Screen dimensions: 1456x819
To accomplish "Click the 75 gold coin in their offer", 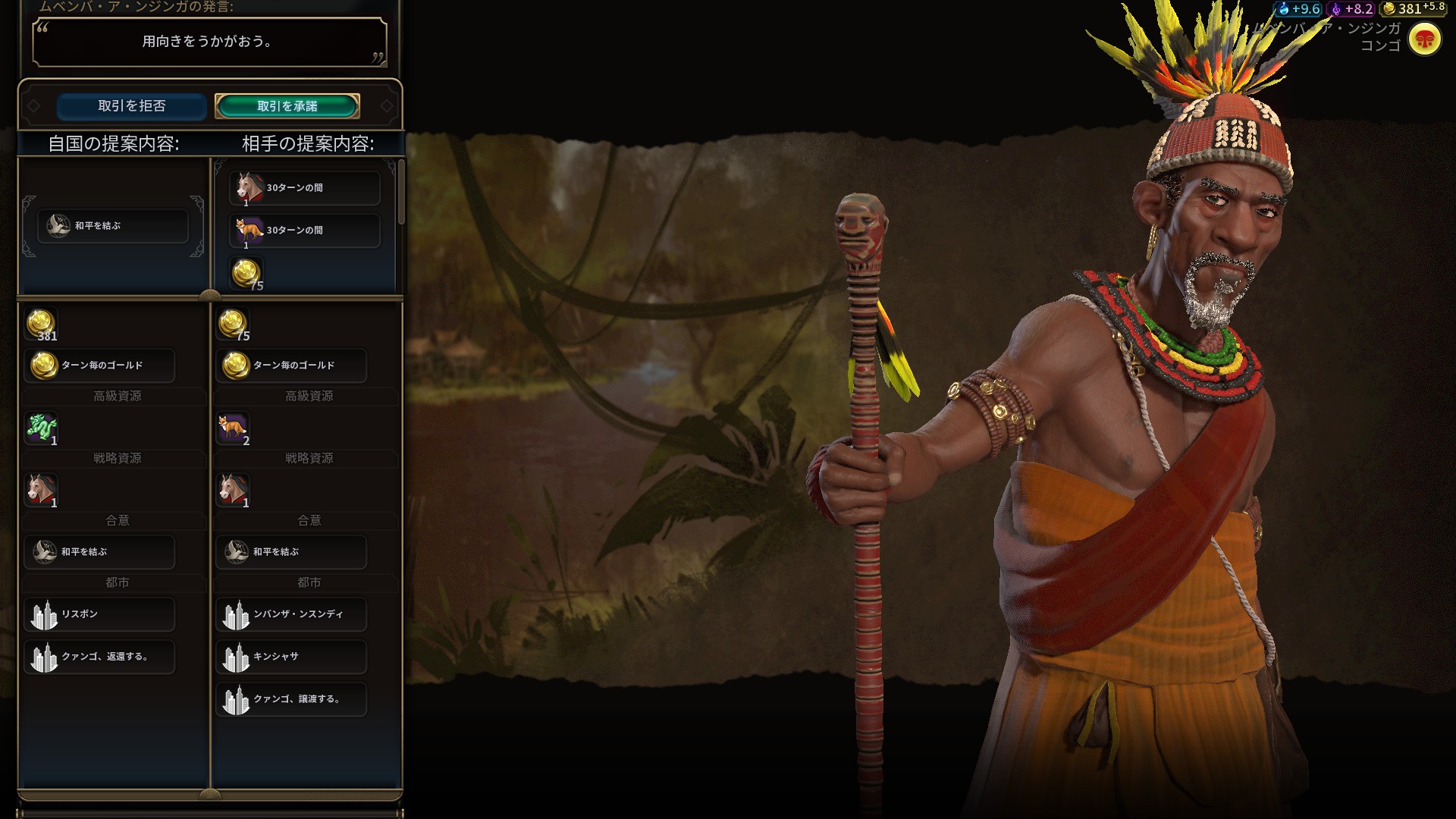I will click(x=246, y=273).
